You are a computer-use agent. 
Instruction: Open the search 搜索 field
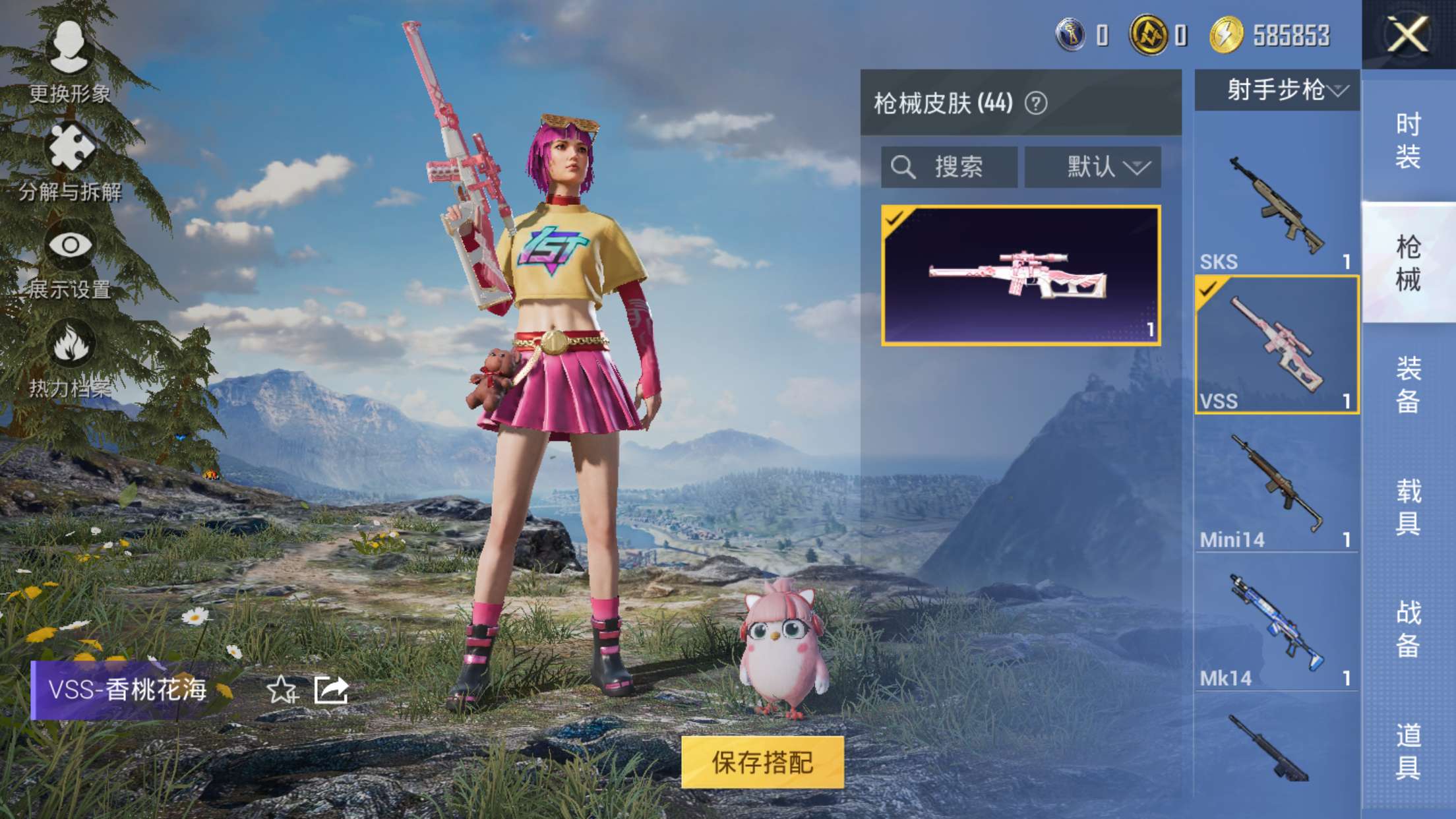(x=948, y=167)
